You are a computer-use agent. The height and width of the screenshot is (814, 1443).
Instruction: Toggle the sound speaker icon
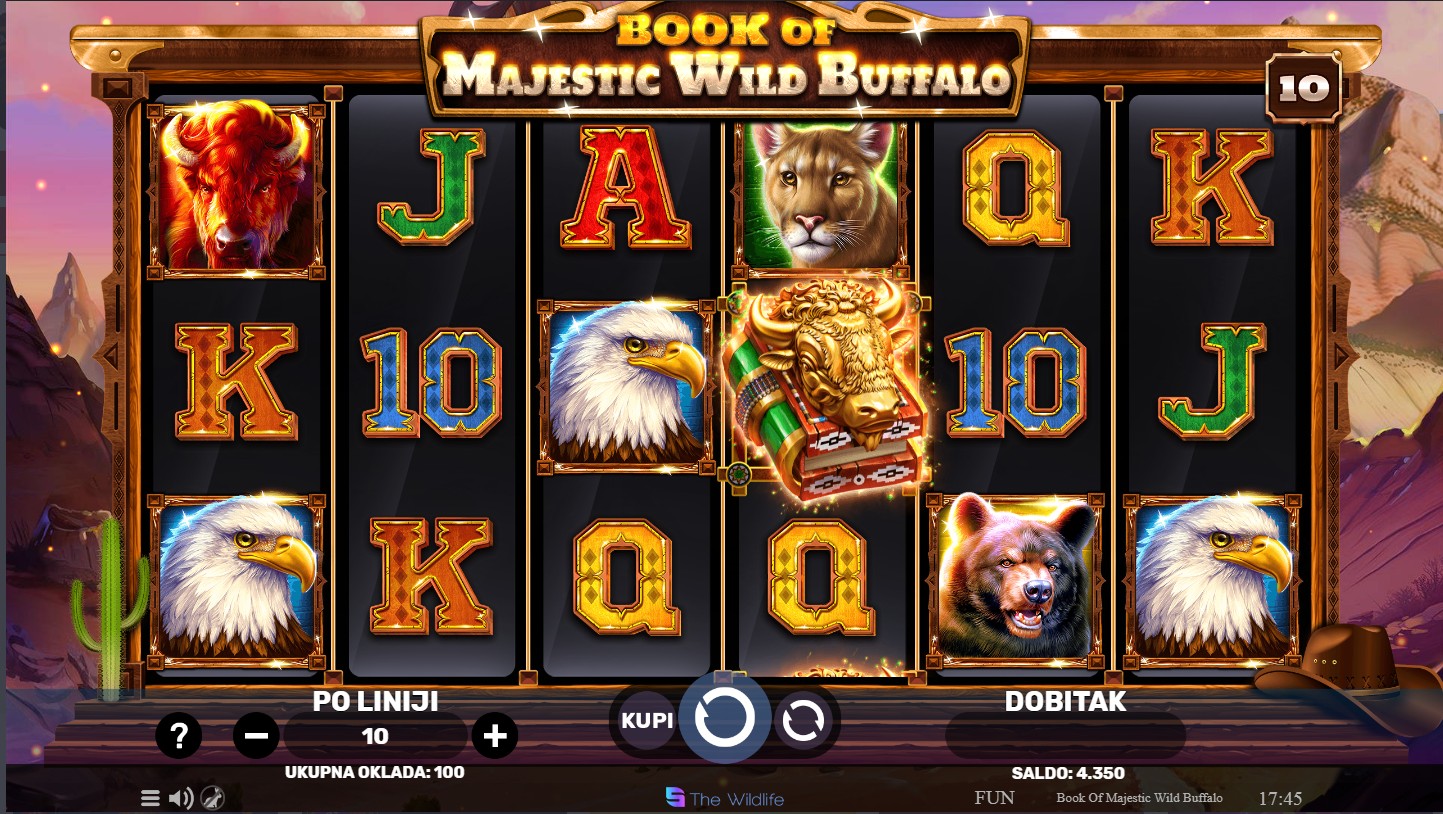[x=181, y=798]
